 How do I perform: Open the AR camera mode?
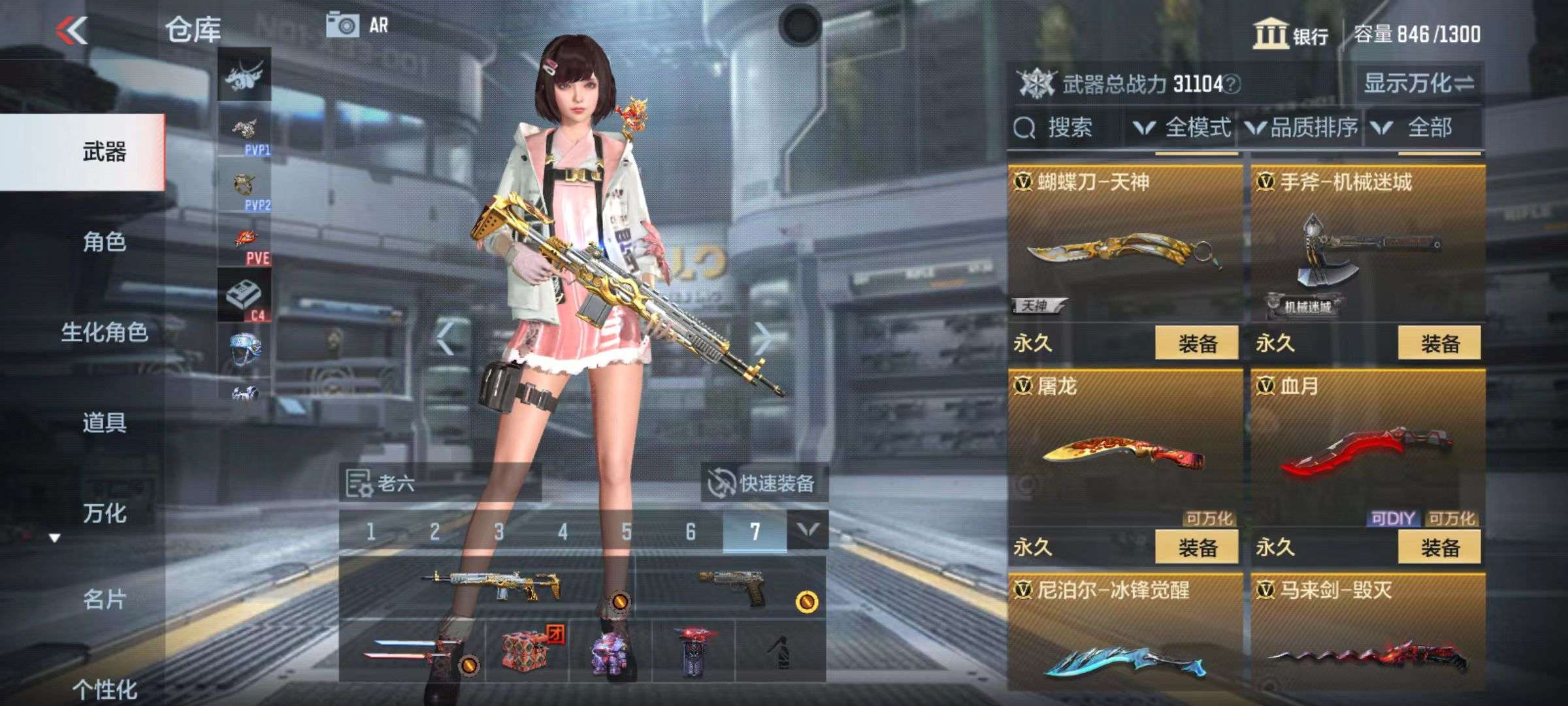click(x=357, y=25)
